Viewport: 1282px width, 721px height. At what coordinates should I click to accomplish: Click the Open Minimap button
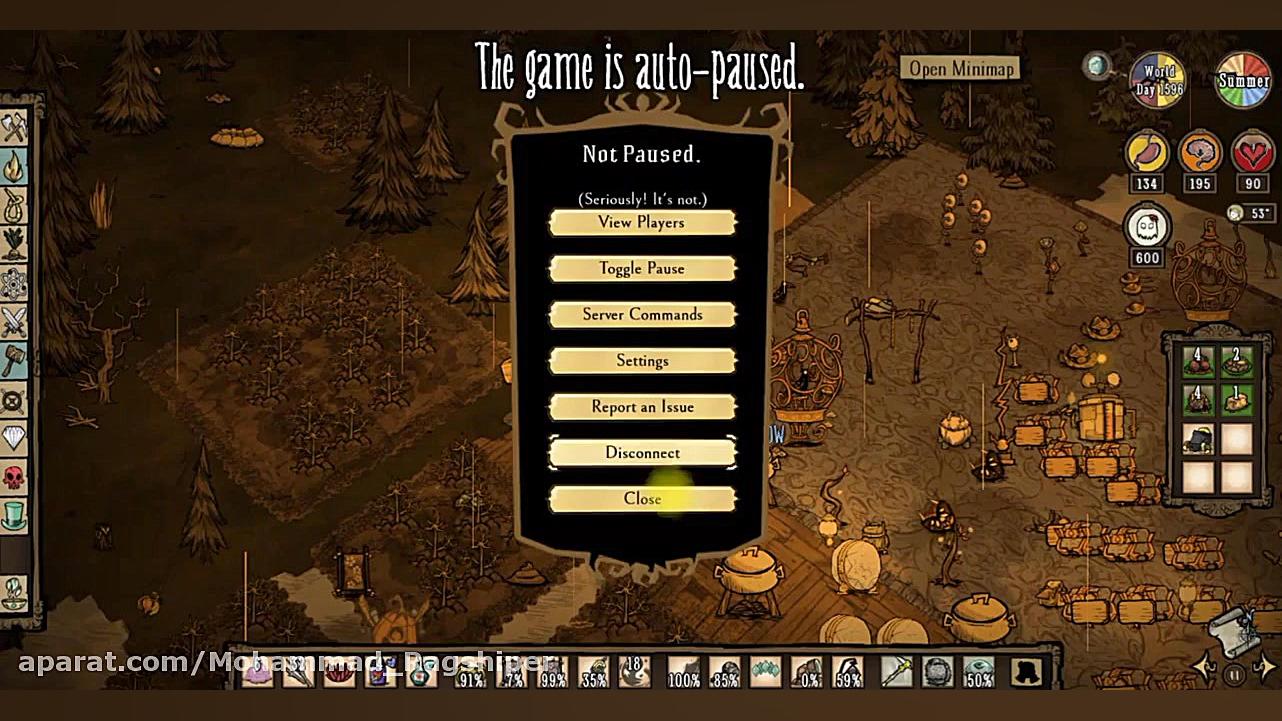click(x=962, y=68)
